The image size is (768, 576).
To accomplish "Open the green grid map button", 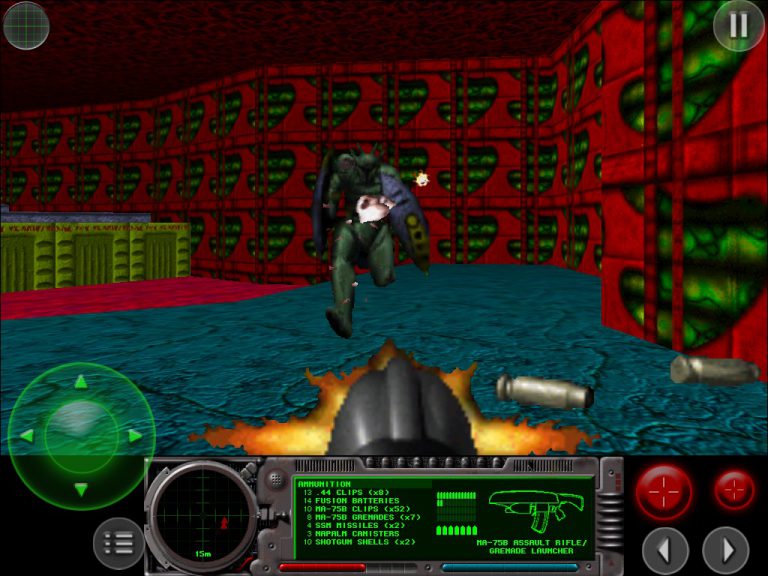I will coord(26,25).
